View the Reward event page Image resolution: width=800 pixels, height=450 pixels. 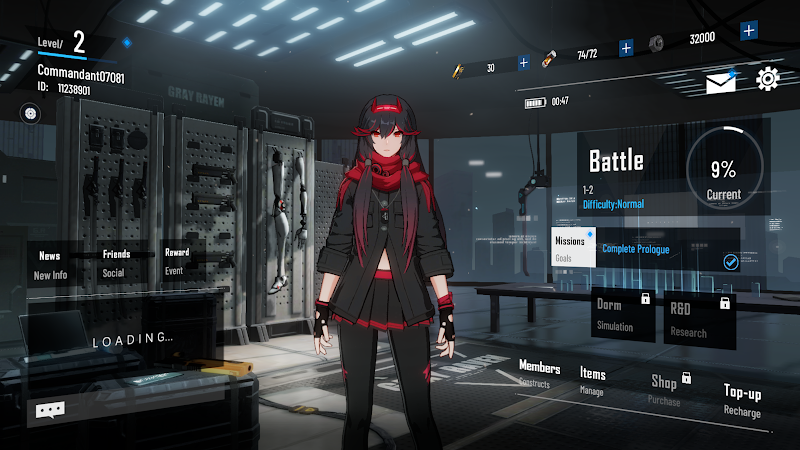click(176, 261)
